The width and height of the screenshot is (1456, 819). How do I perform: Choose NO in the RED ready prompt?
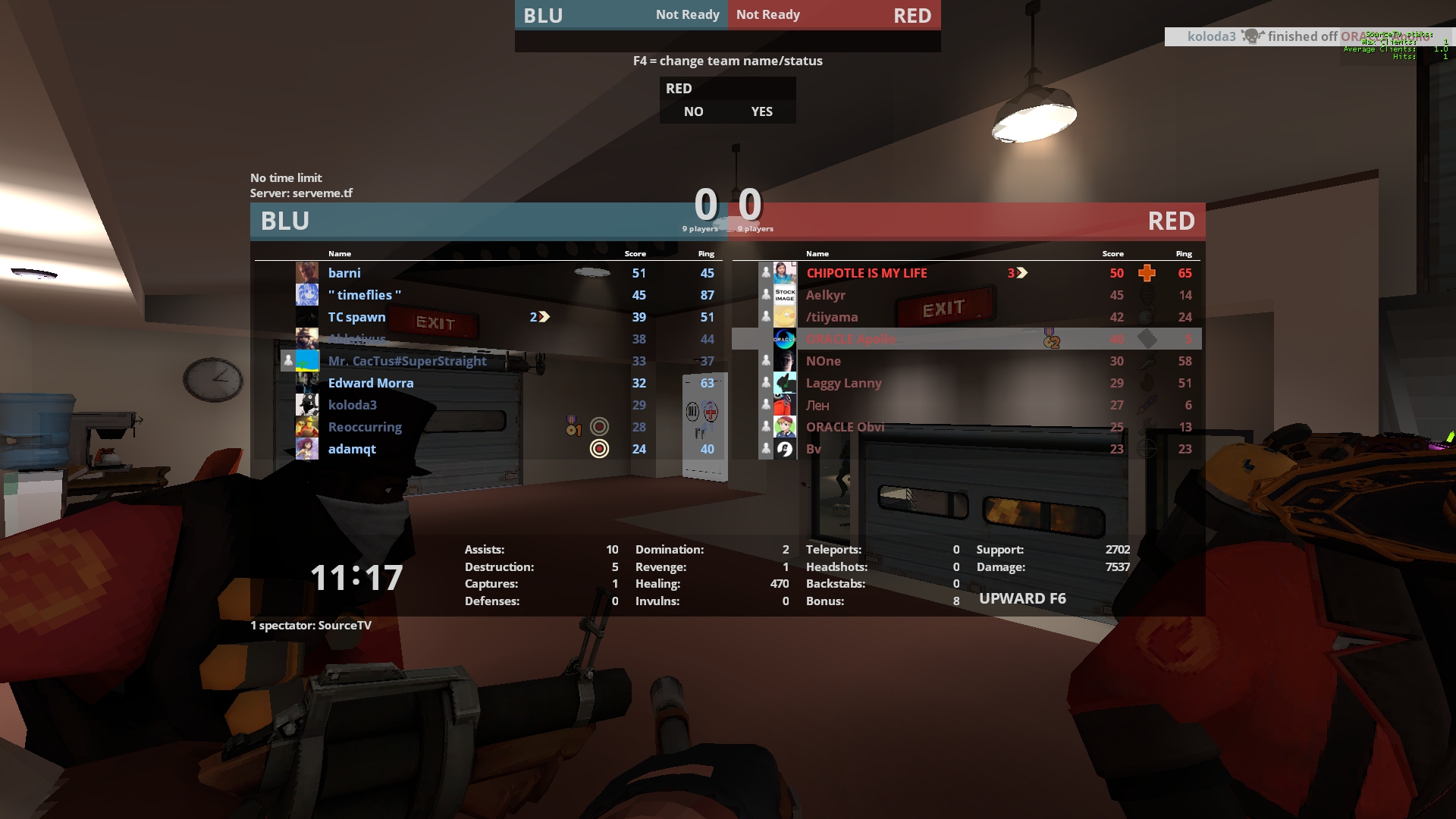click(x=693, y=111)
